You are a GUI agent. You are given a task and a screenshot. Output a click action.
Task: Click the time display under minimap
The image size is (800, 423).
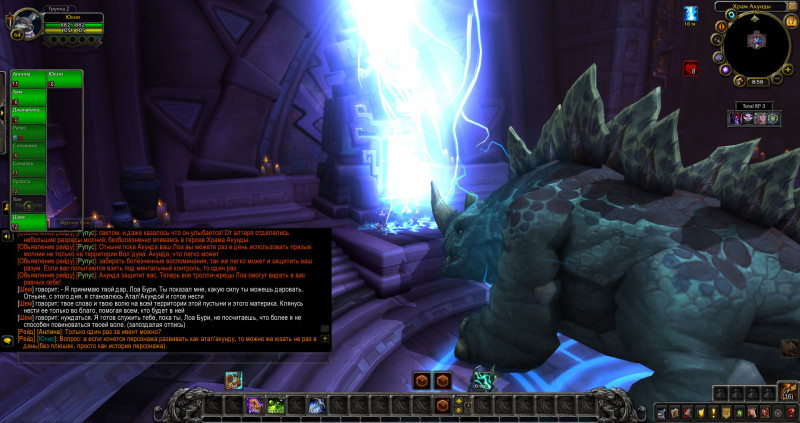tap(756, 82)
